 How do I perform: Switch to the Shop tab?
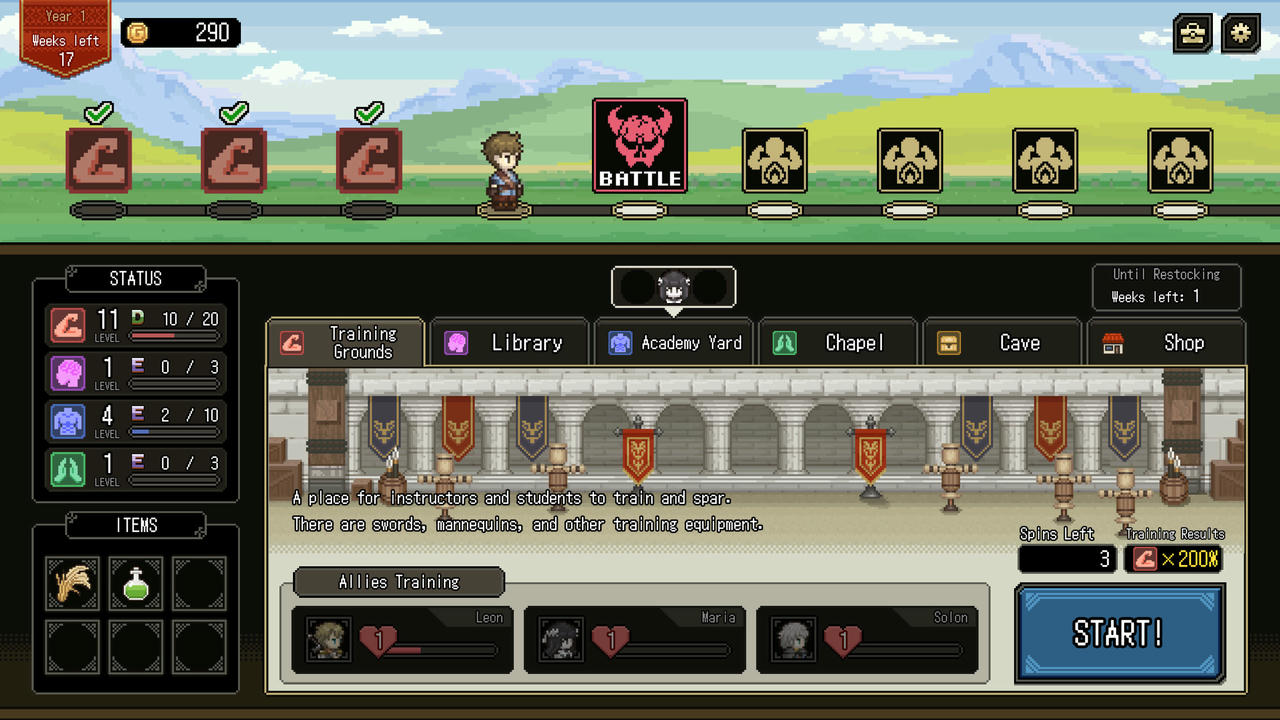(x=1167, y=342)
